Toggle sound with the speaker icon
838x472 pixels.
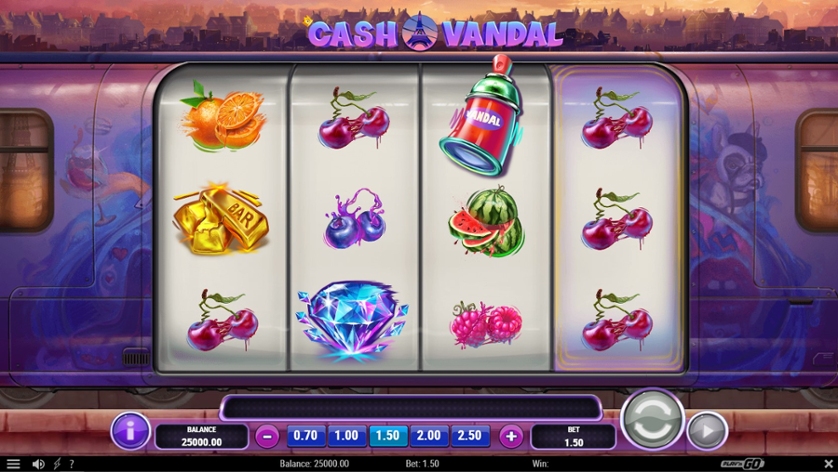[39, 464]
